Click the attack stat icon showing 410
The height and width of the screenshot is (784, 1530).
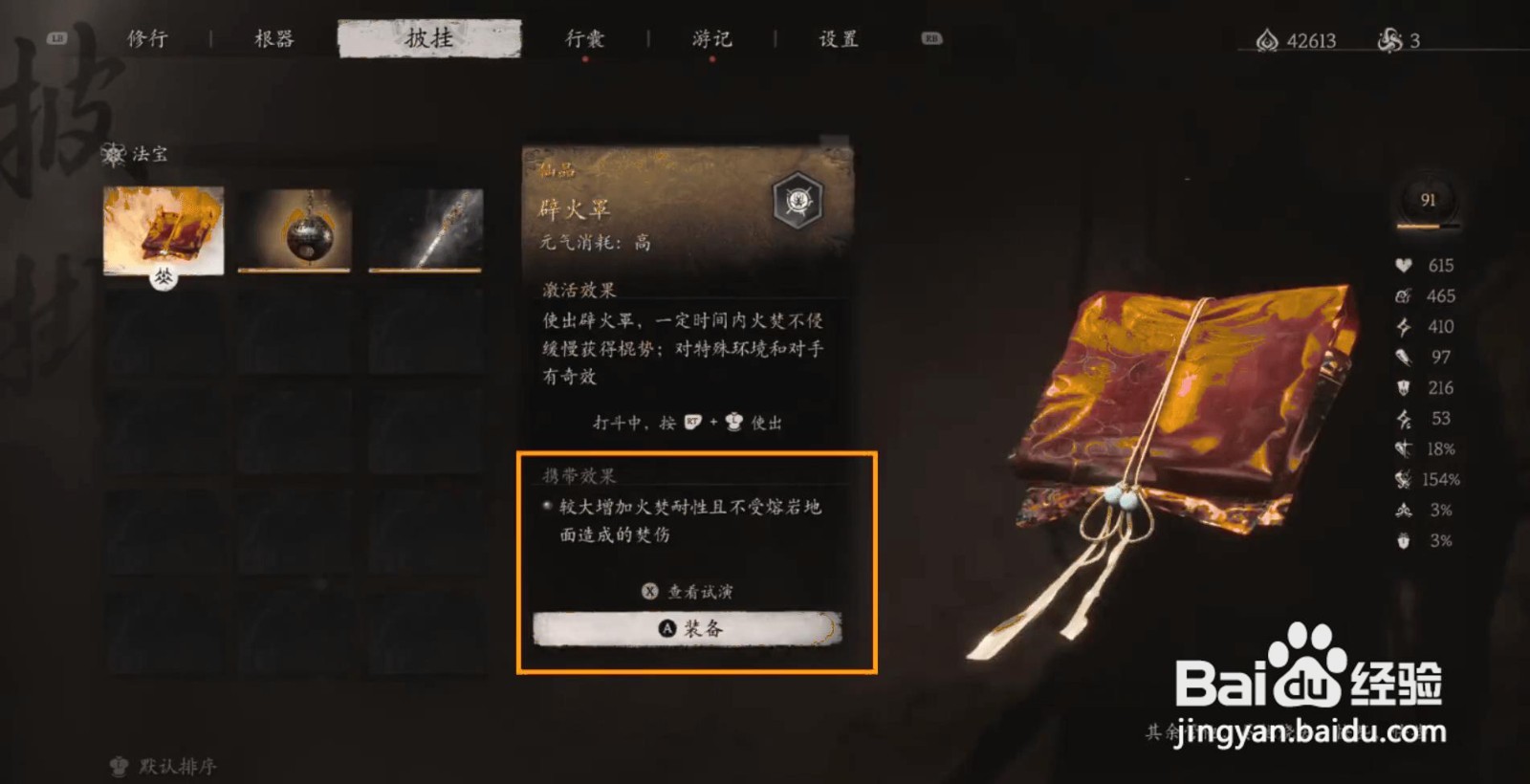pos(1401,326)
